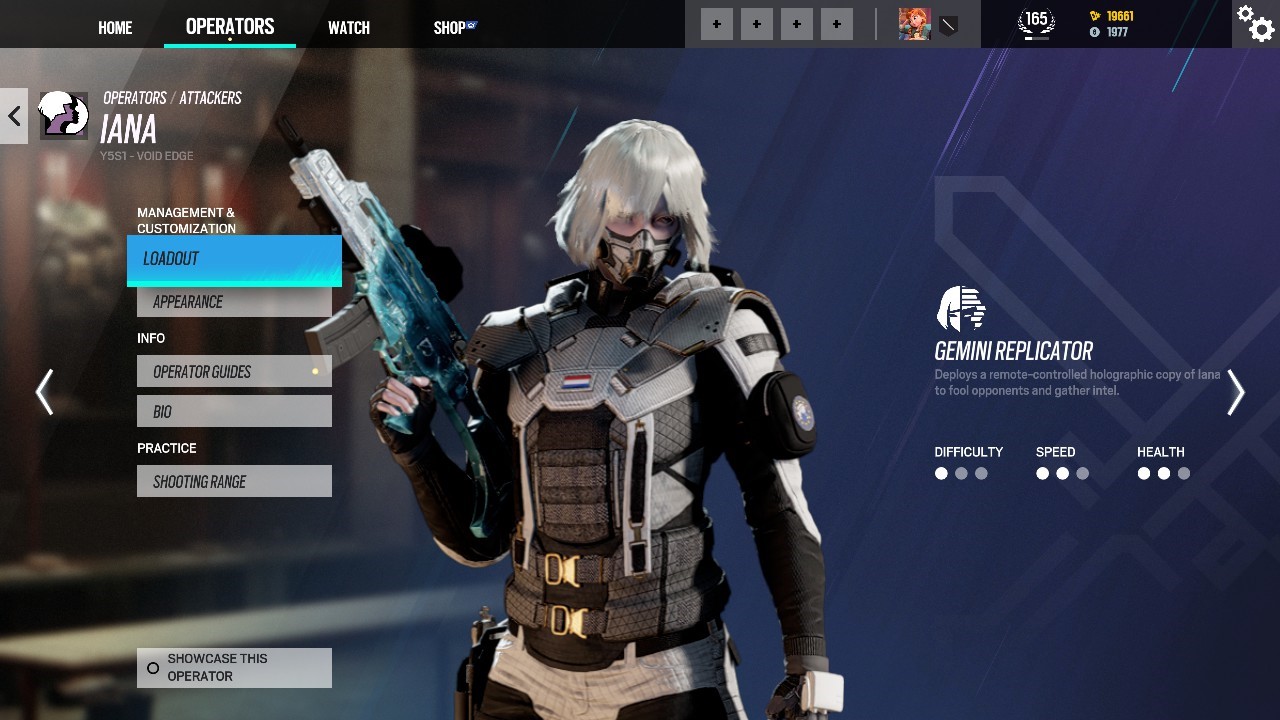Click the Operators breadcrumb link
The width and height of the screenshot is (1280, 720).
(x=135, y=98)
